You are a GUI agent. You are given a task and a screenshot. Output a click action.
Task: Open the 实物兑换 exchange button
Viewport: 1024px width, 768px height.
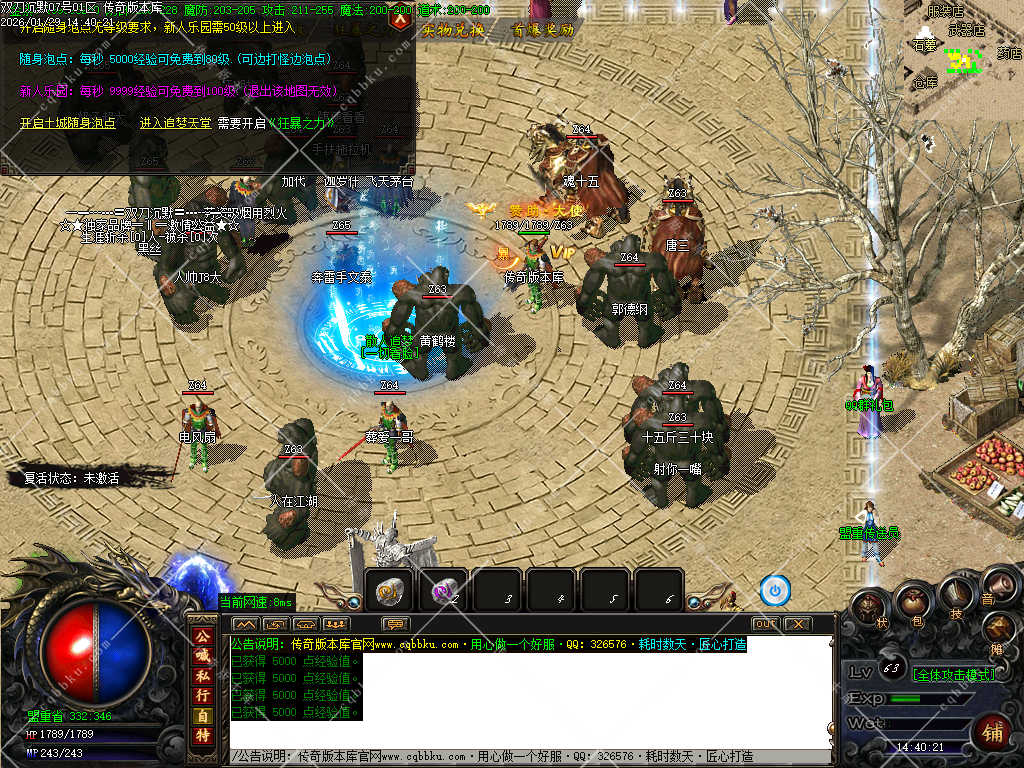453,30
